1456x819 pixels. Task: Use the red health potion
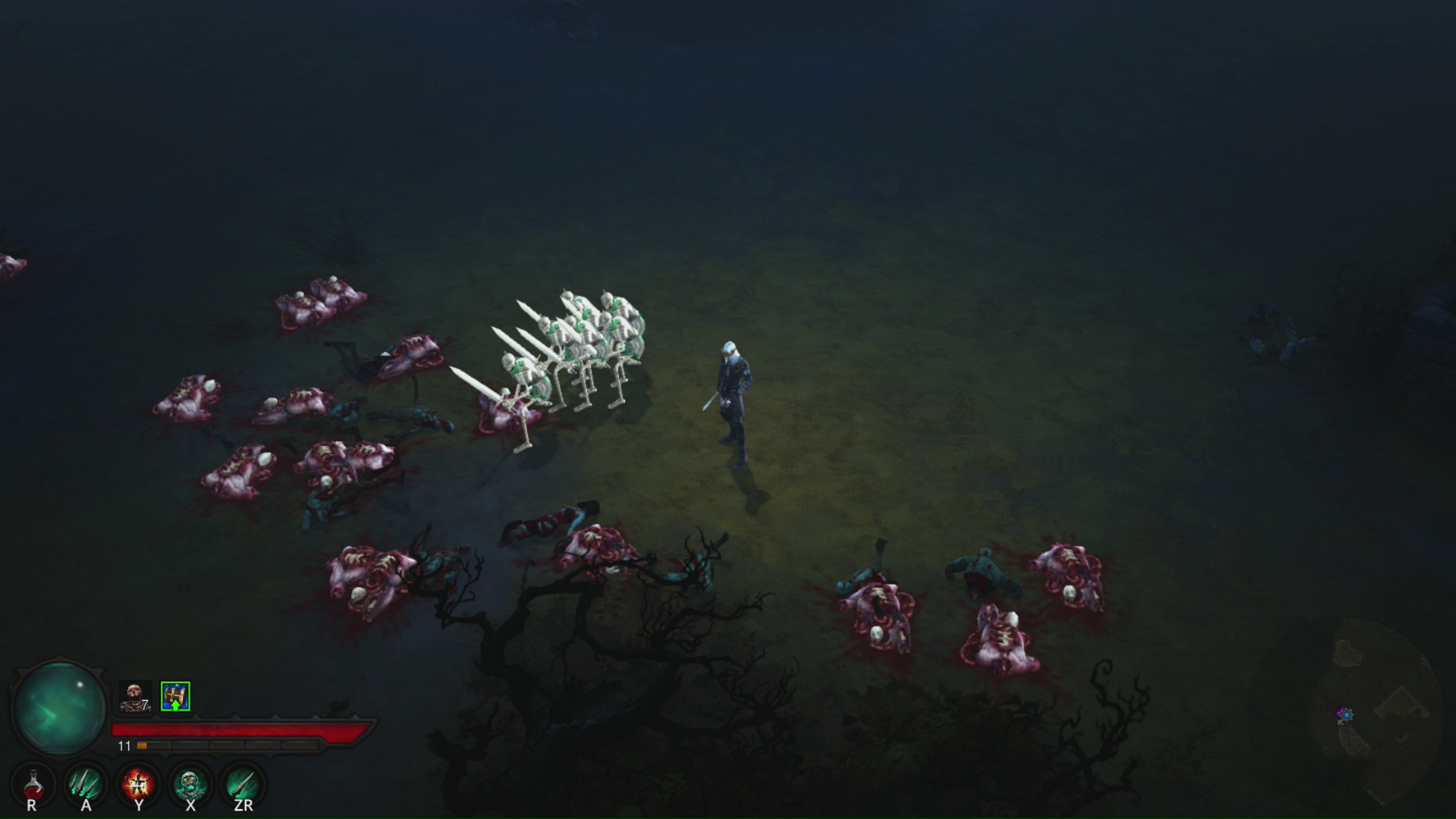33,785
